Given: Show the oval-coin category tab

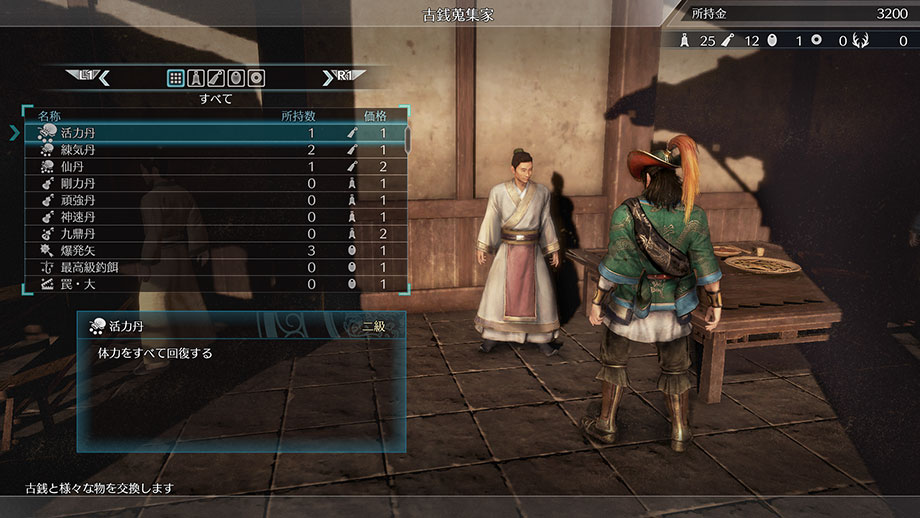Looking at the screenshot, I should pyautogui.click(x=236, y=77).
